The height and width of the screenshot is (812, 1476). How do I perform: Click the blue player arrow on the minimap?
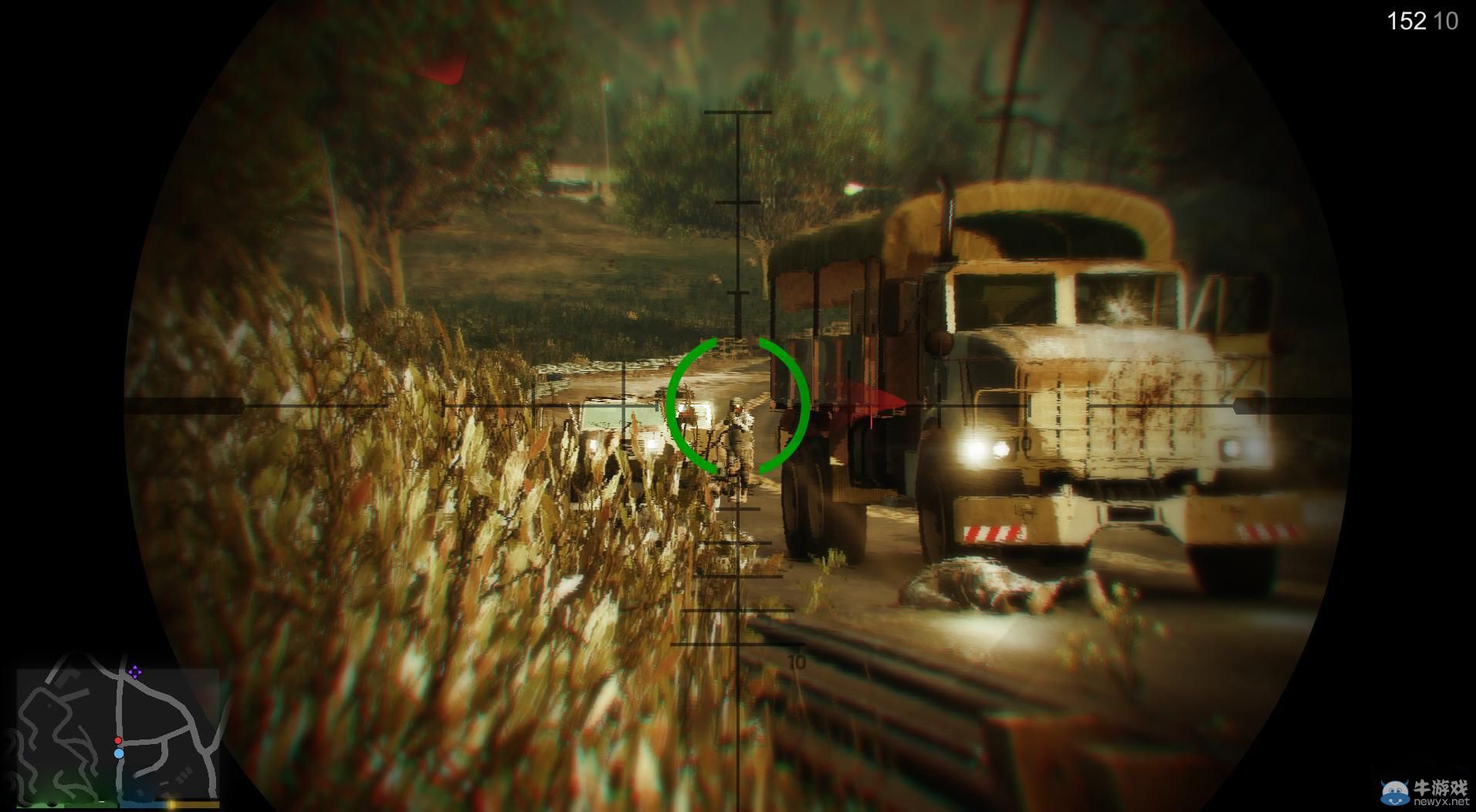tap(119, 754)
